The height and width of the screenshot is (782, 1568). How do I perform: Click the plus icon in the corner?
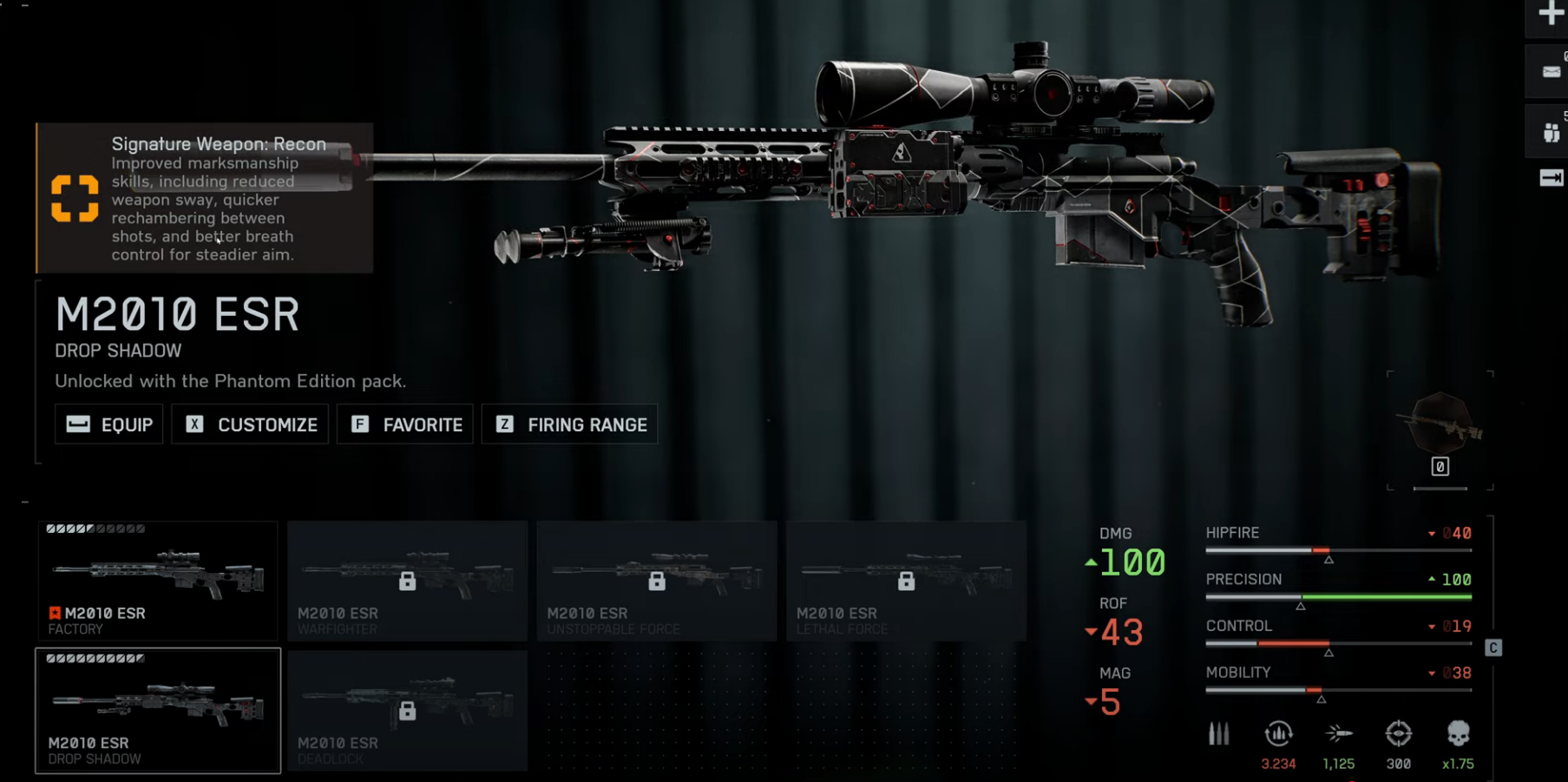click(1550, 14)
